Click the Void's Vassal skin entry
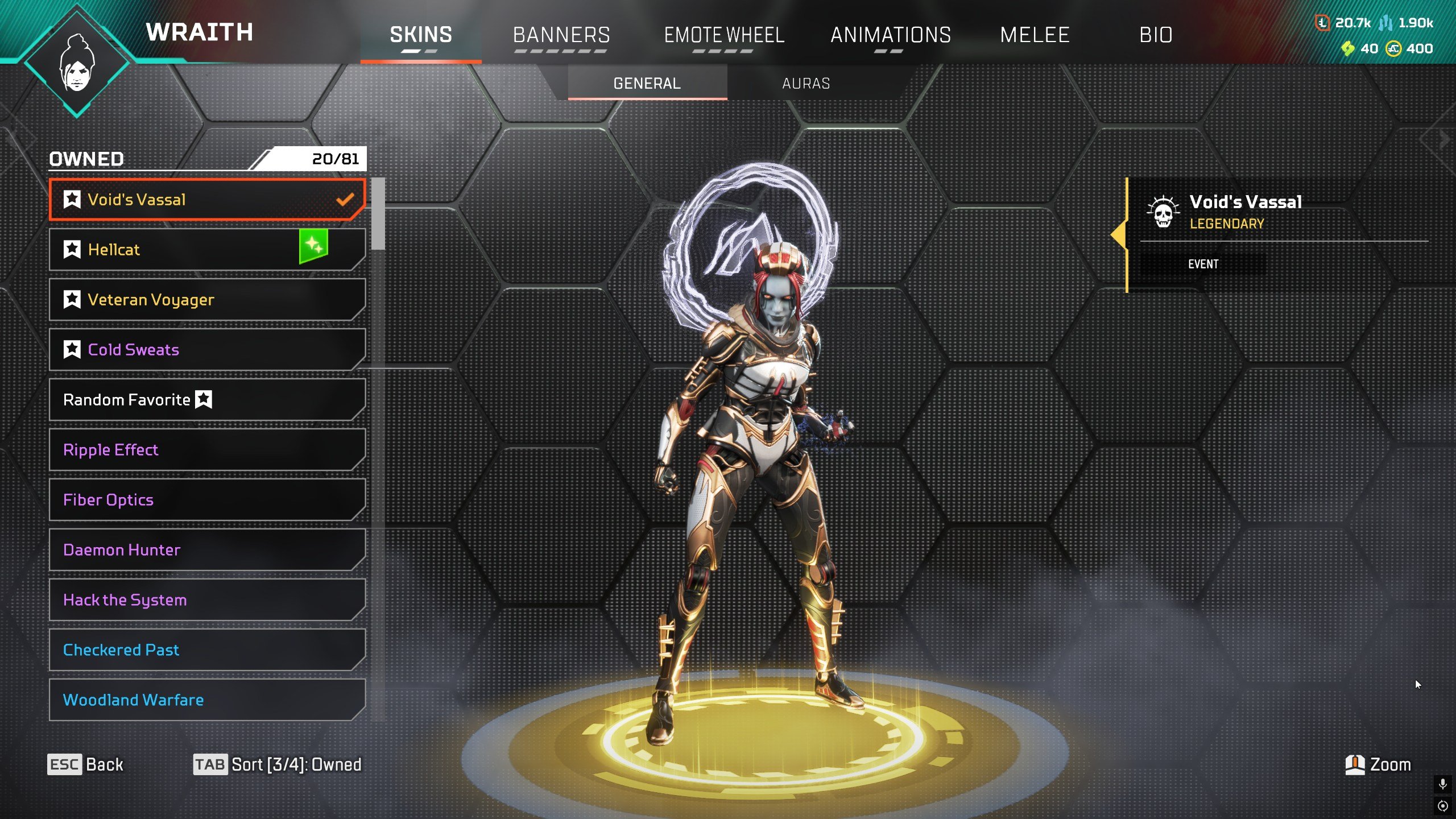 click(x=207, y=200)
